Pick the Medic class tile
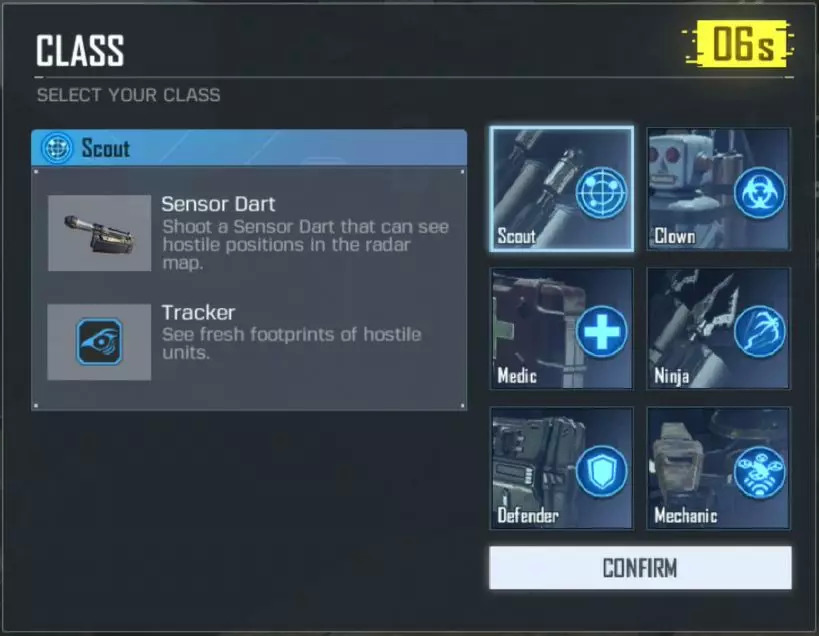The height and width of the screenshot is (636, 819). (x=562, y=328)
